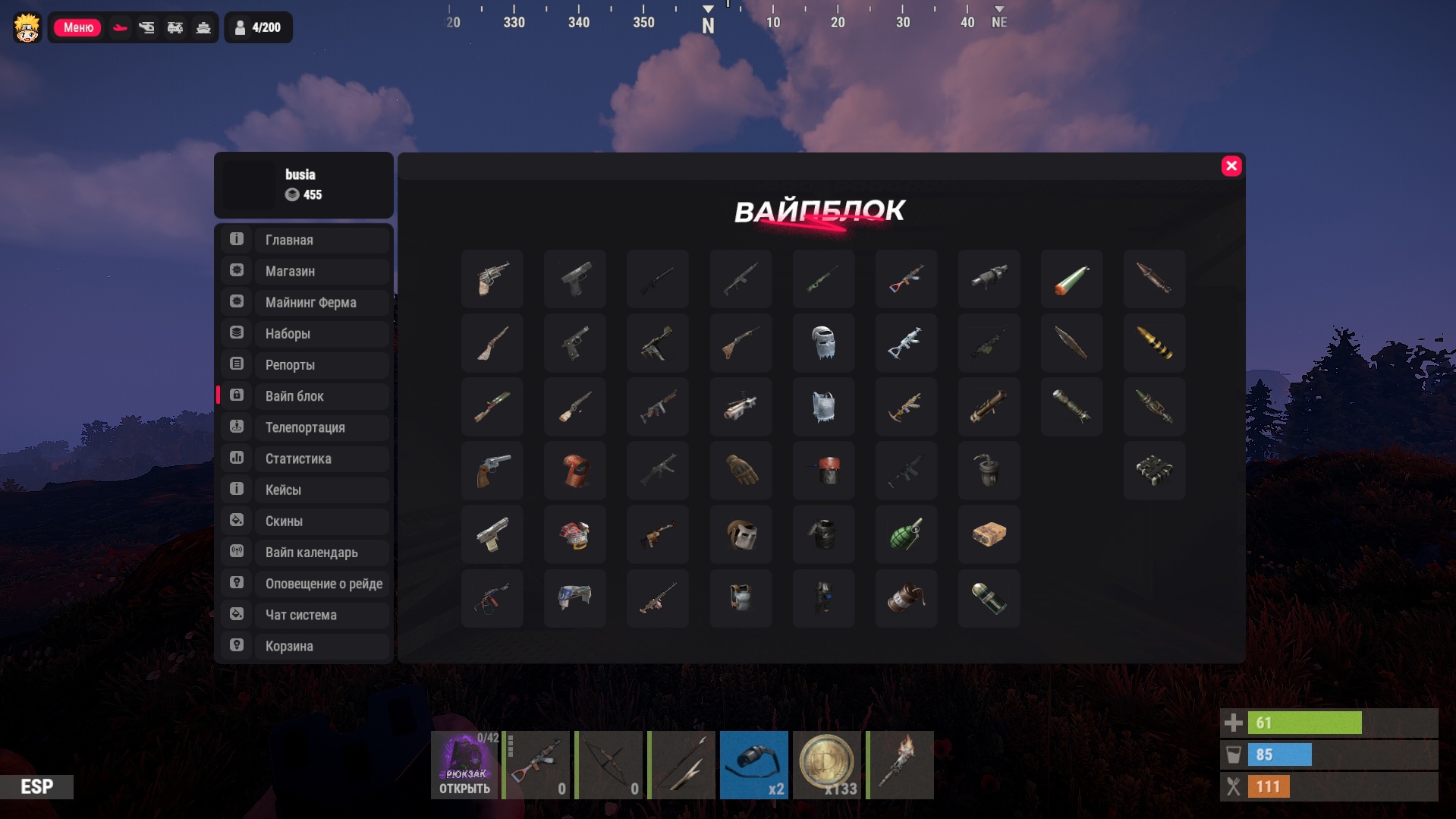Open the Корзина cart
Screen dimensions: 1456x819
coord(305,646)
